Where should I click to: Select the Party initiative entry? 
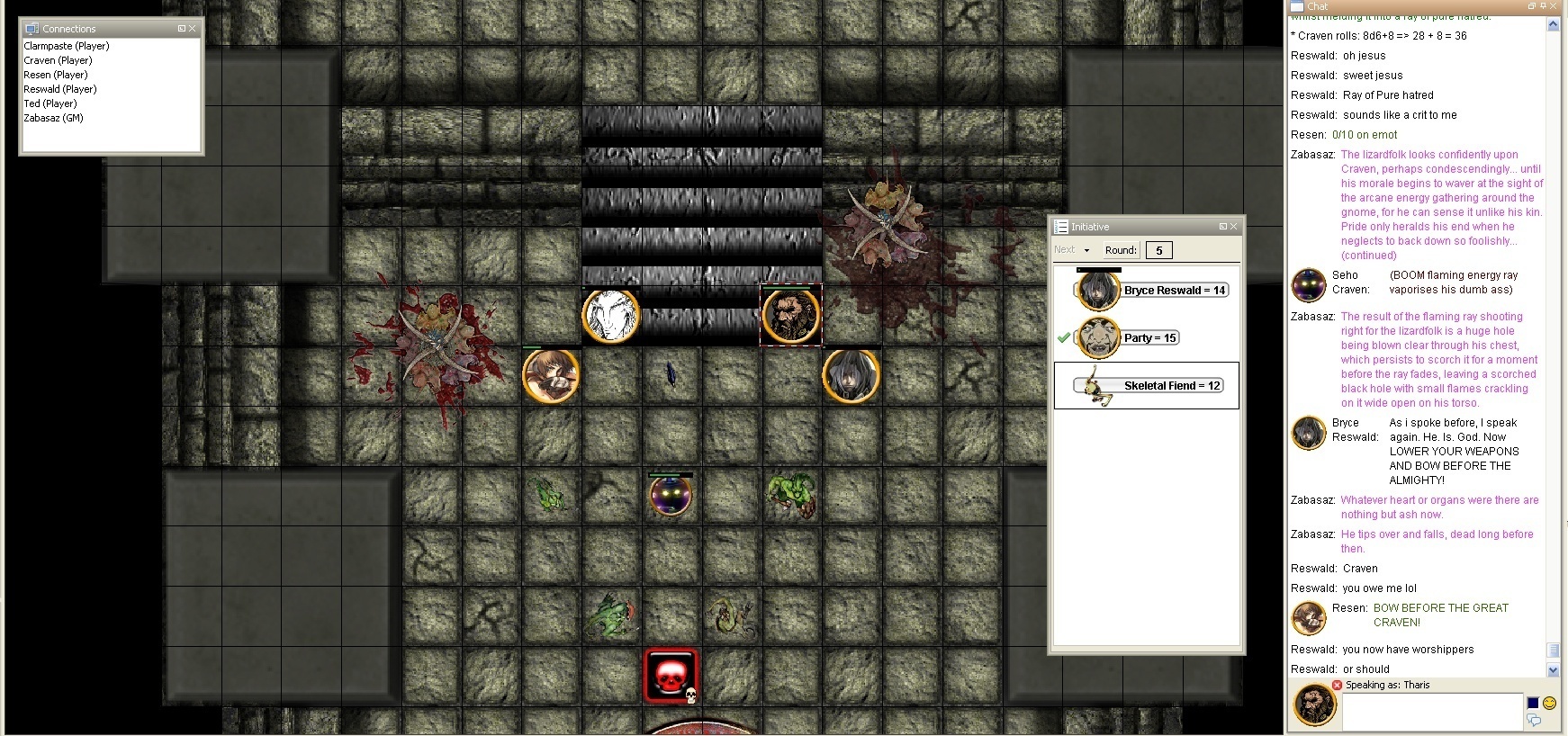(1149, 337)
